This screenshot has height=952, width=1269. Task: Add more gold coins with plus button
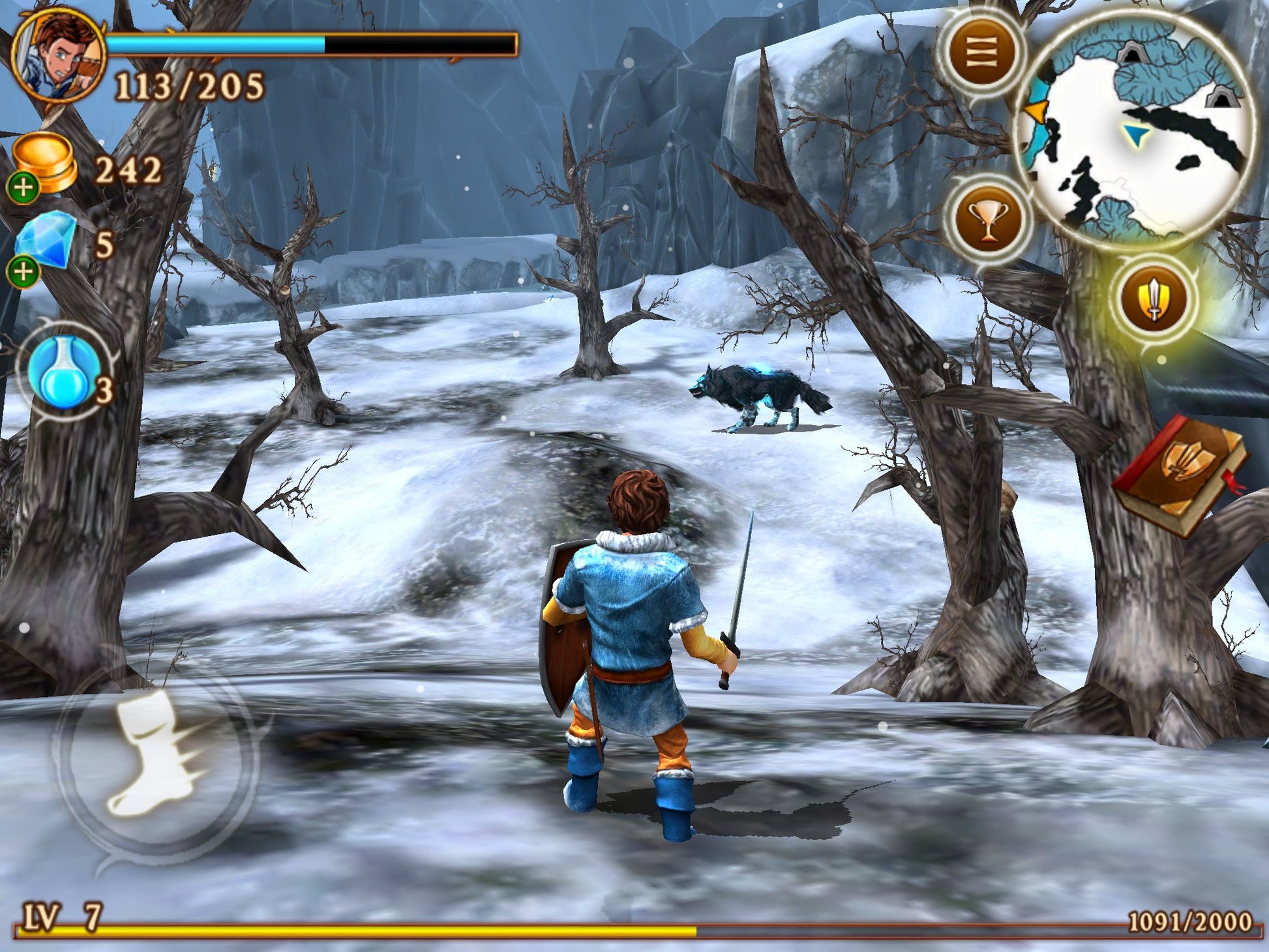pos(23,188)
